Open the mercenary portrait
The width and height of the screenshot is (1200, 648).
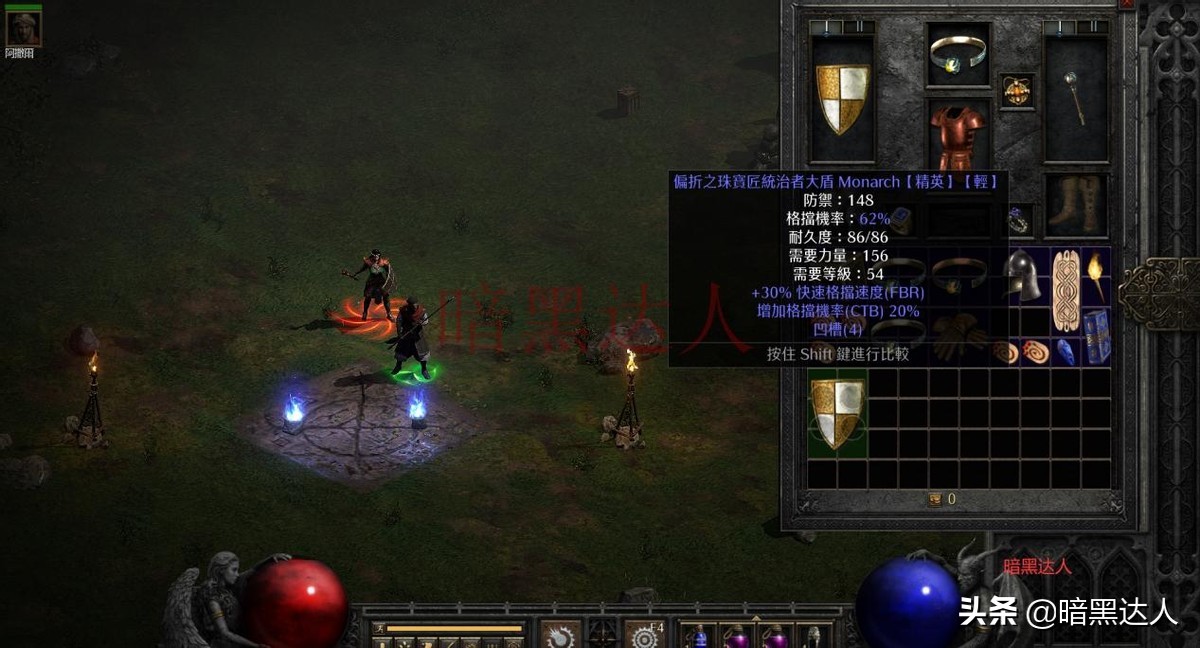pos(23,28)
